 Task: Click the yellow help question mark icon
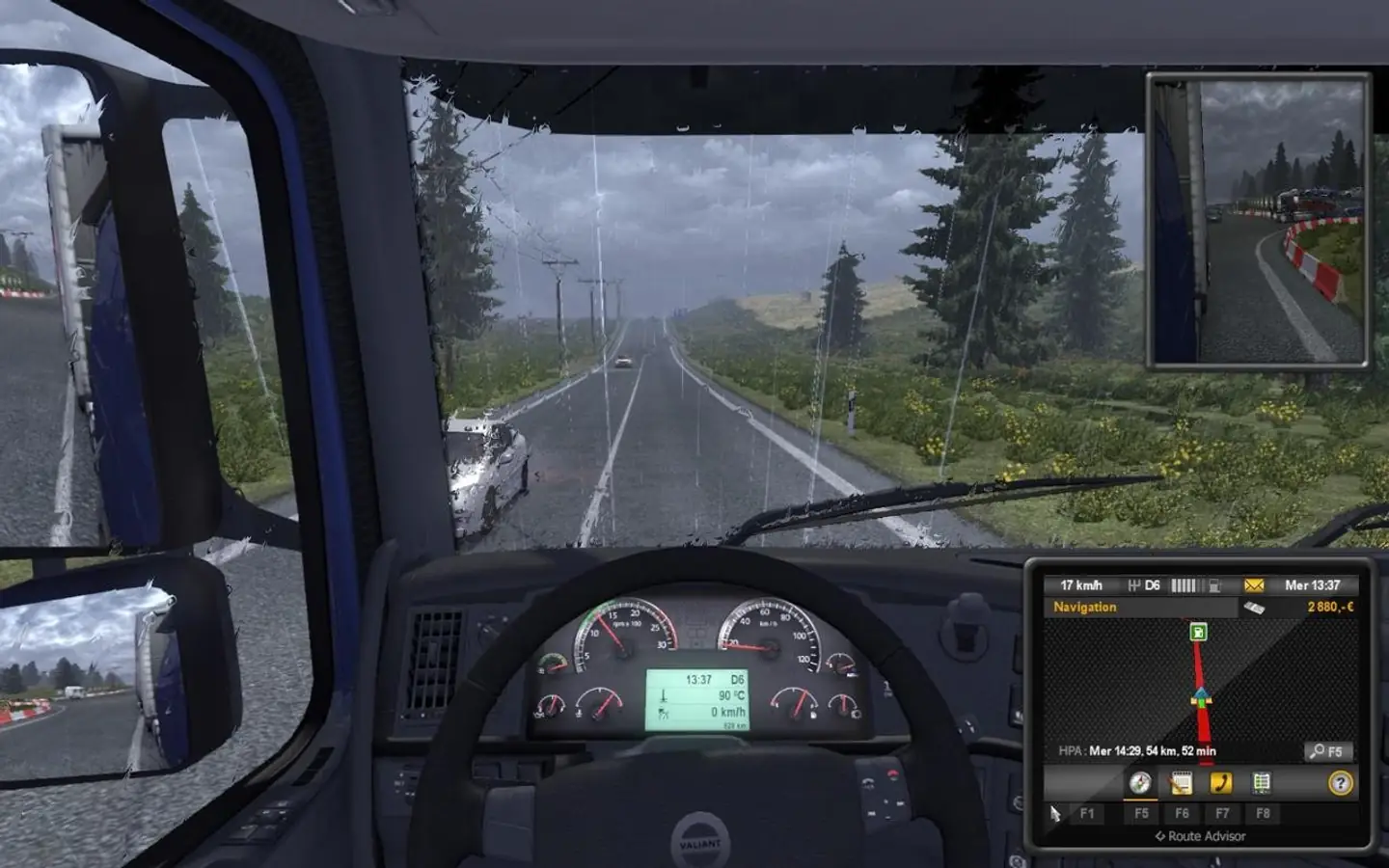pos(1340,783)
